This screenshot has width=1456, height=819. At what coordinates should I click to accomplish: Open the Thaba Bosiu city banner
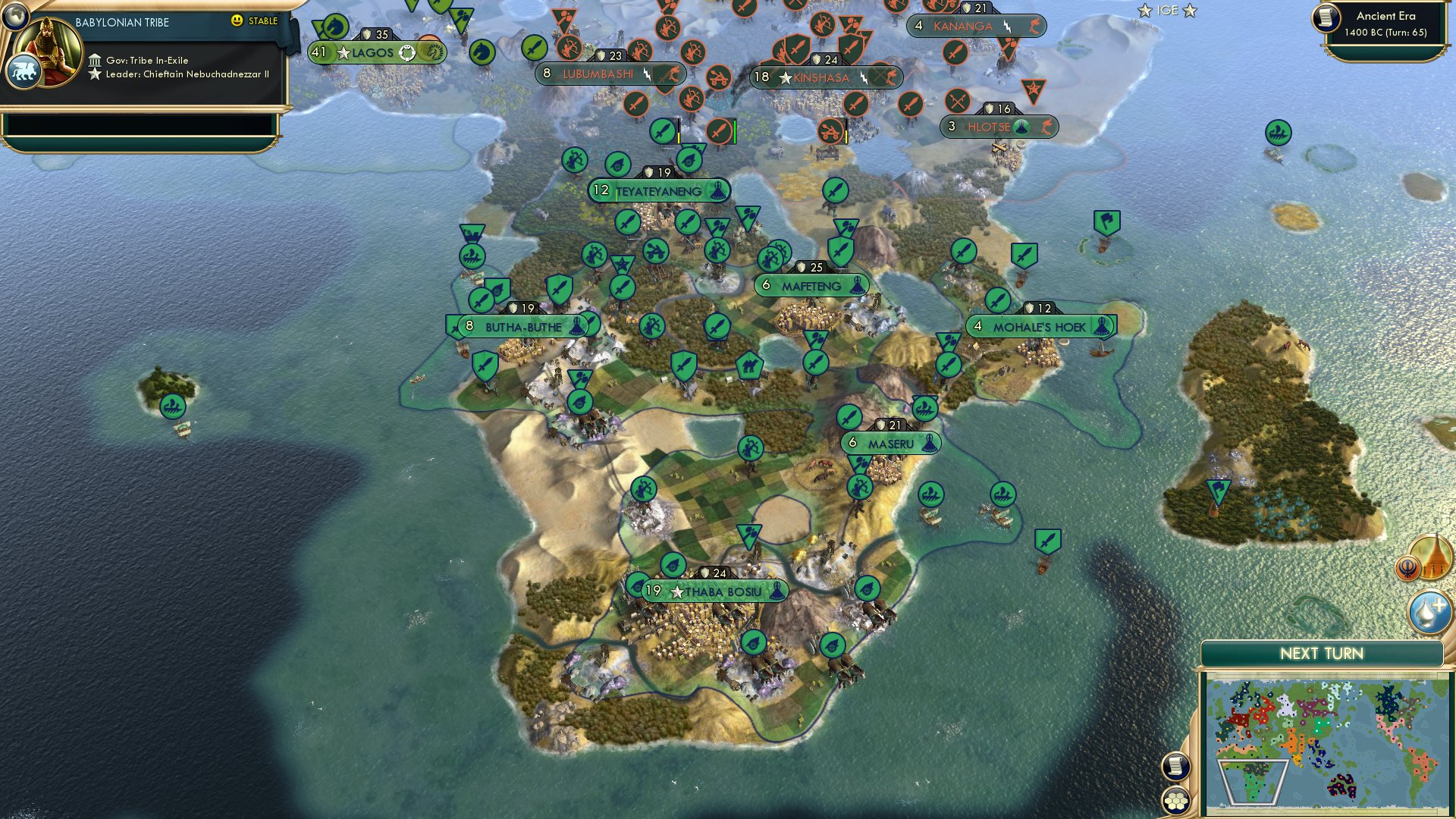pos(709,590)
